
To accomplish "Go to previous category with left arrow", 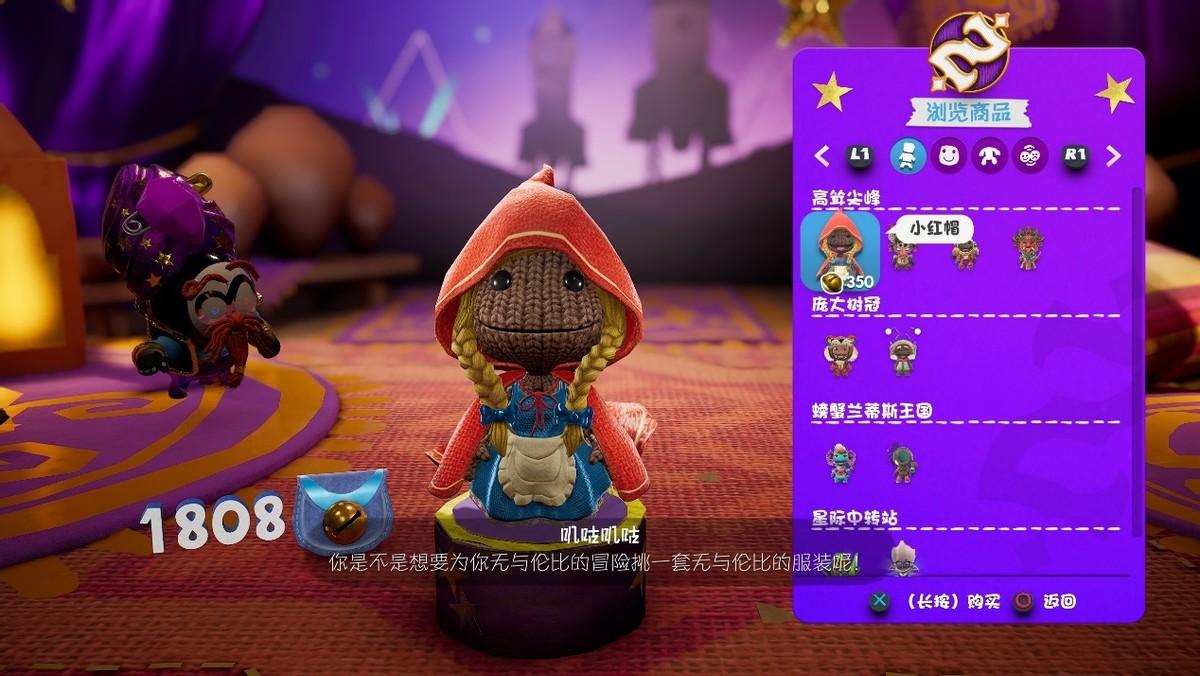I will [822, 156].
